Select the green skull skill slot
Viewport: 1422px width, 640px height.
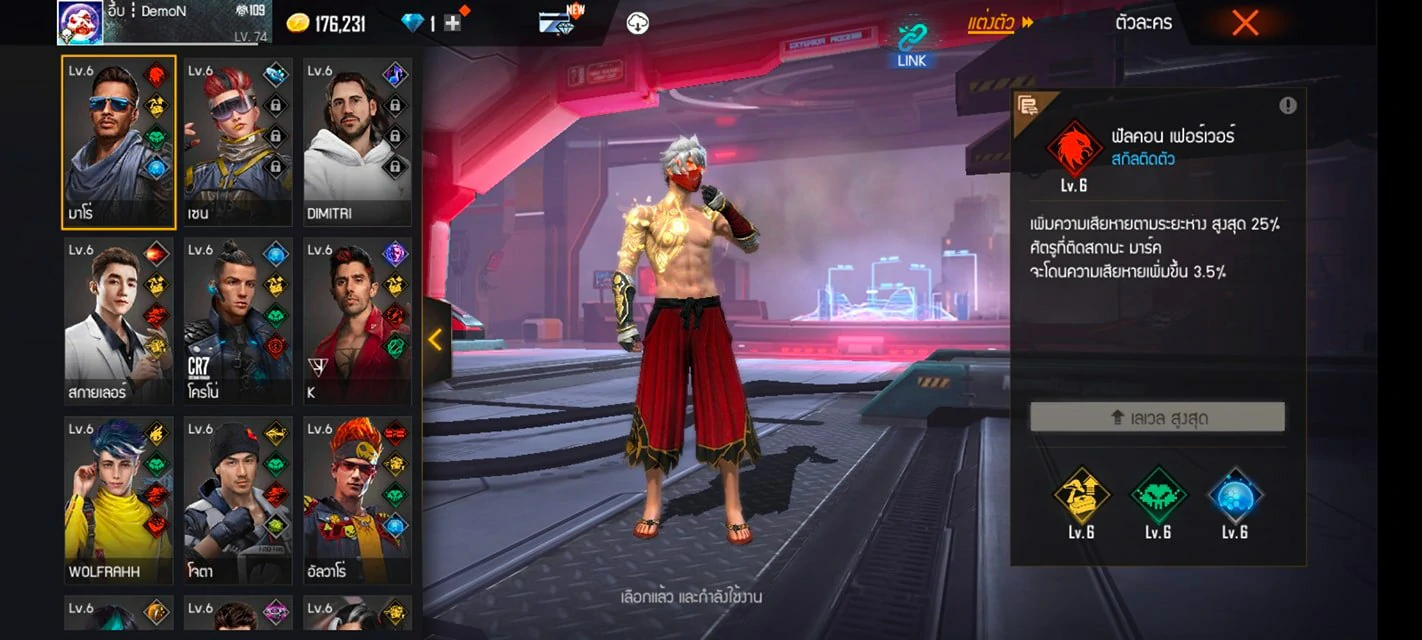pos(1158,495)
